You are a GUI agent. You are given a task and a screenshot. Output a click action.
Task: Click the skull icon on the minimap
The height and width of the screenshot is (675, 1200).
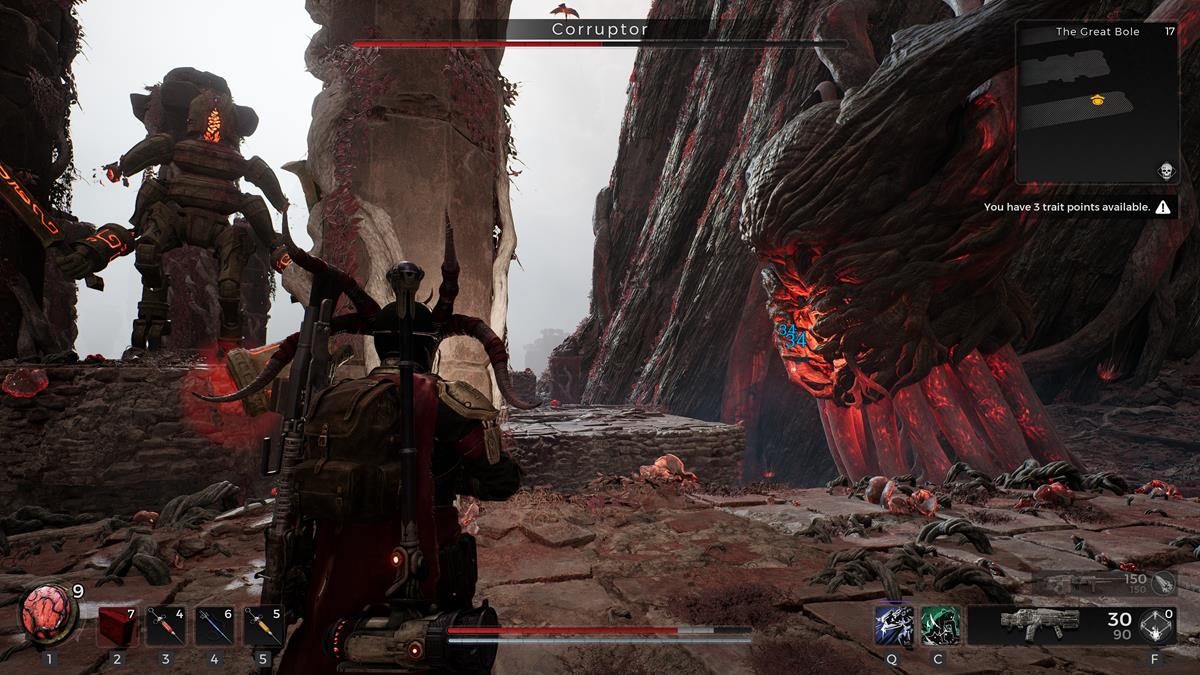pos(1165,170)
